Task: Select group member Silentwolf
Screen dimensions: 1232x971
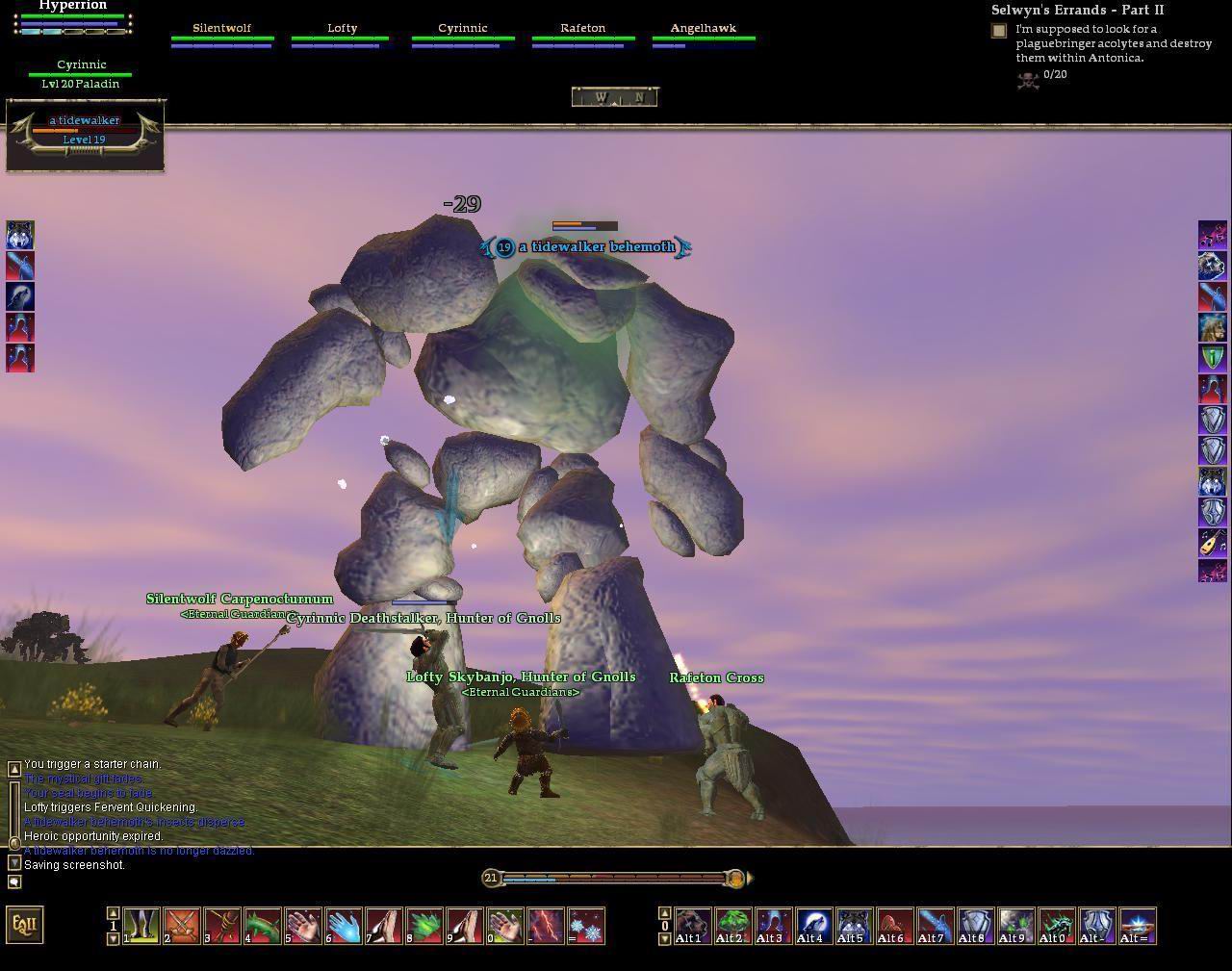Action: pyautogui.click(x=221, y=33)
